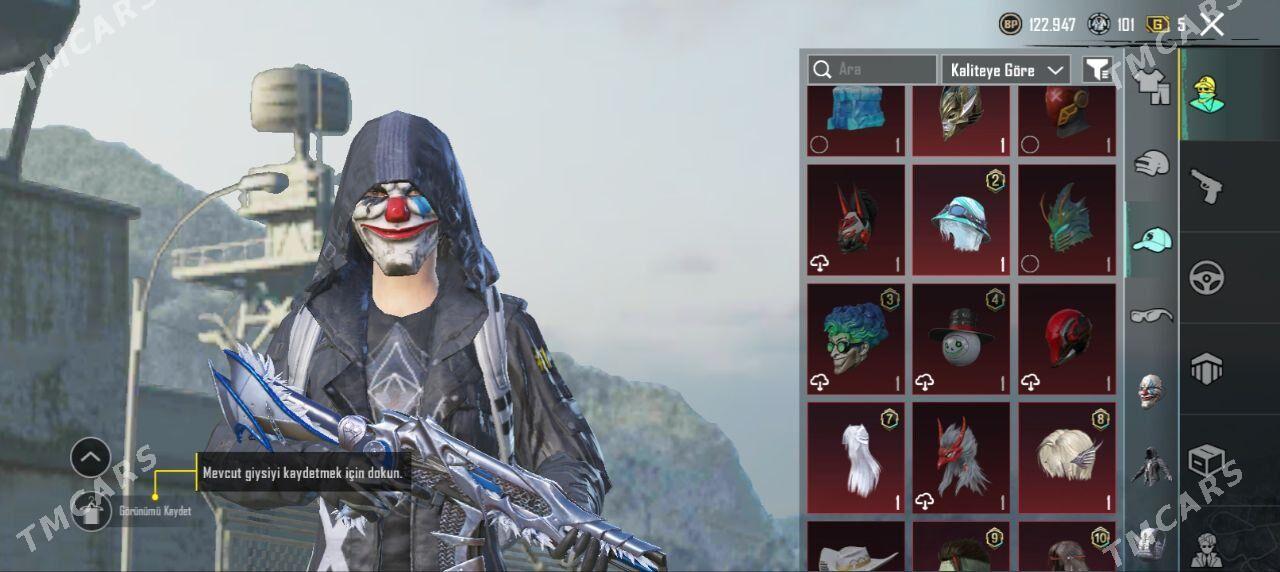Choose the cap headwear category
The image size is (1280, 572).
[1151, 240]
